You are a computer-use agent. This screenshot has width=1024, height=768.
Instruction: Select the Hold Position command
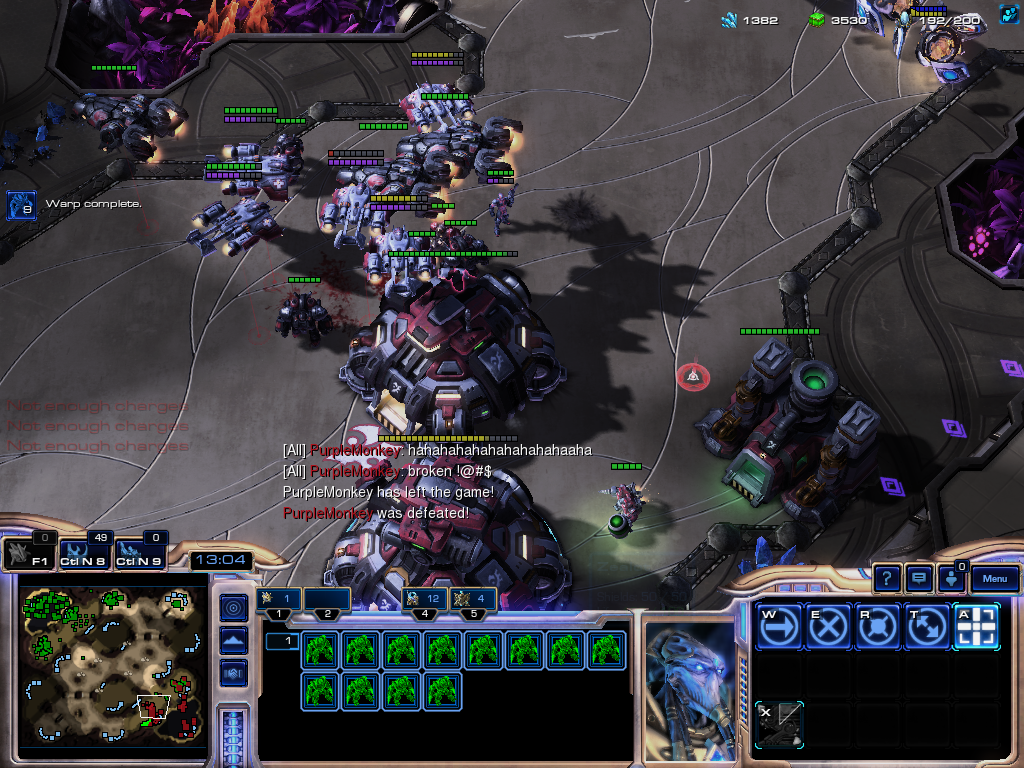[877, 627]
